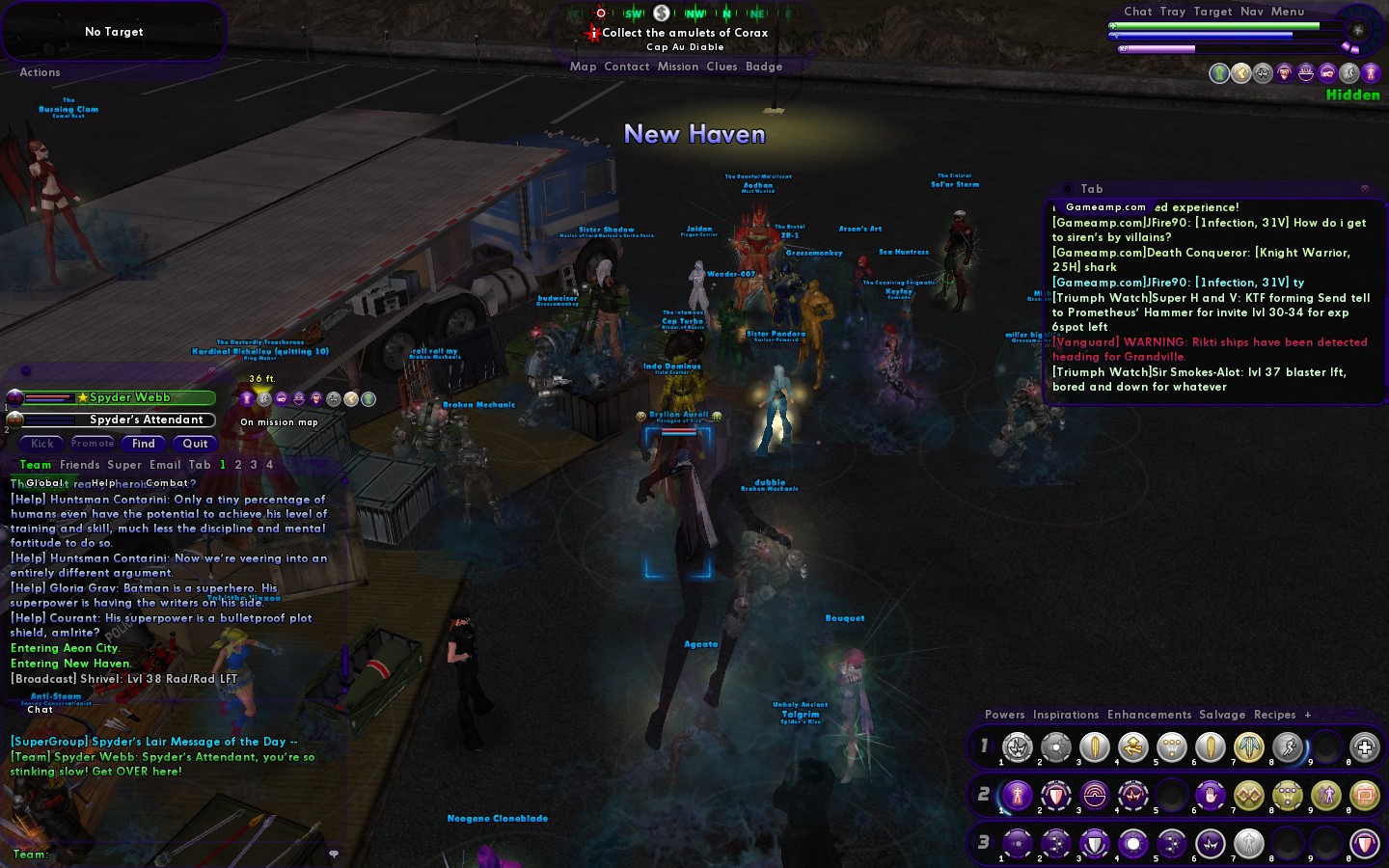1389x868 pixels.
Task: Activate the running figure sprint power
Action: [1288, 747]
